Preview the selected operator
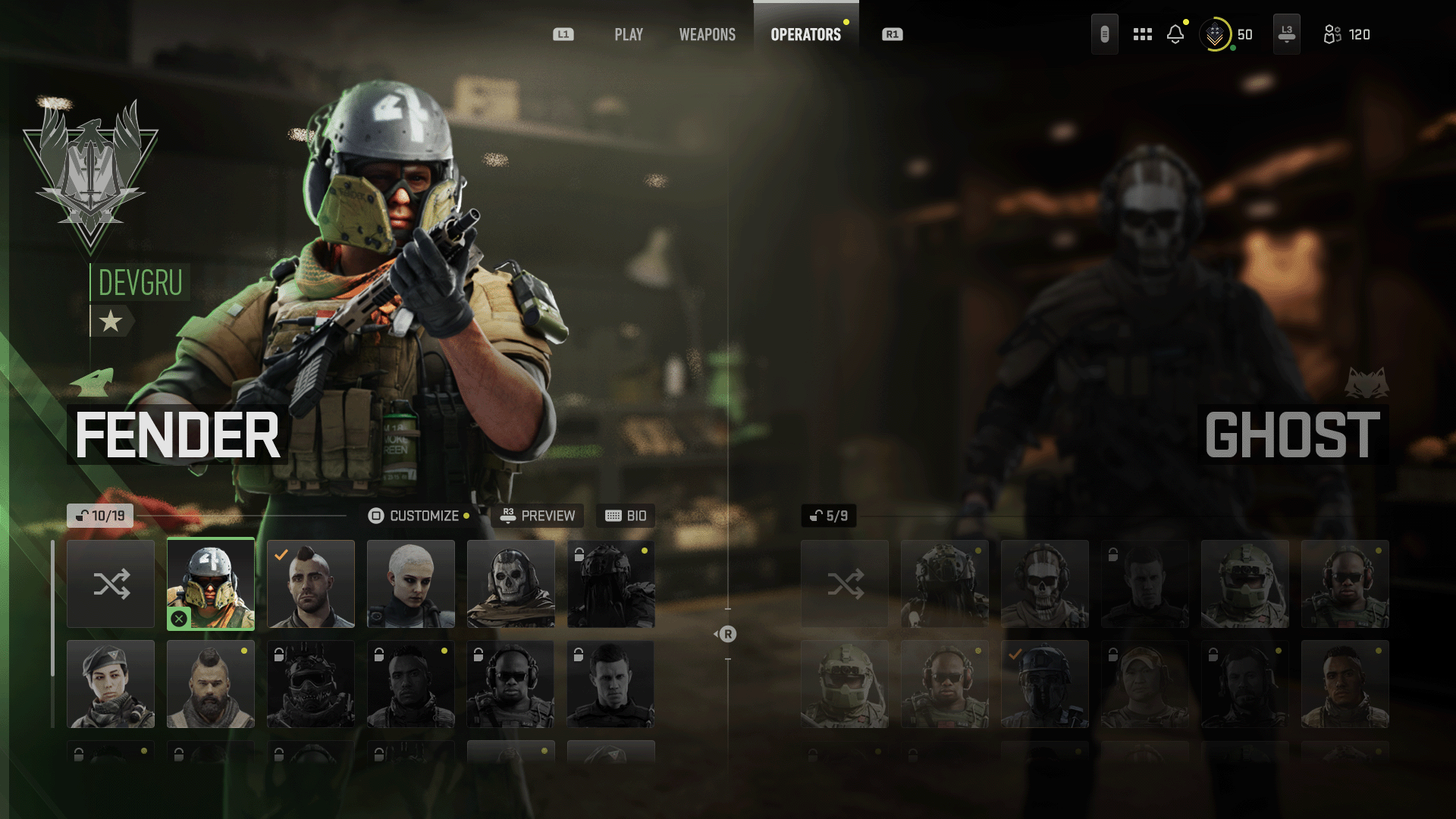This screenshot has height=819, width=1456. pos(538,516)
